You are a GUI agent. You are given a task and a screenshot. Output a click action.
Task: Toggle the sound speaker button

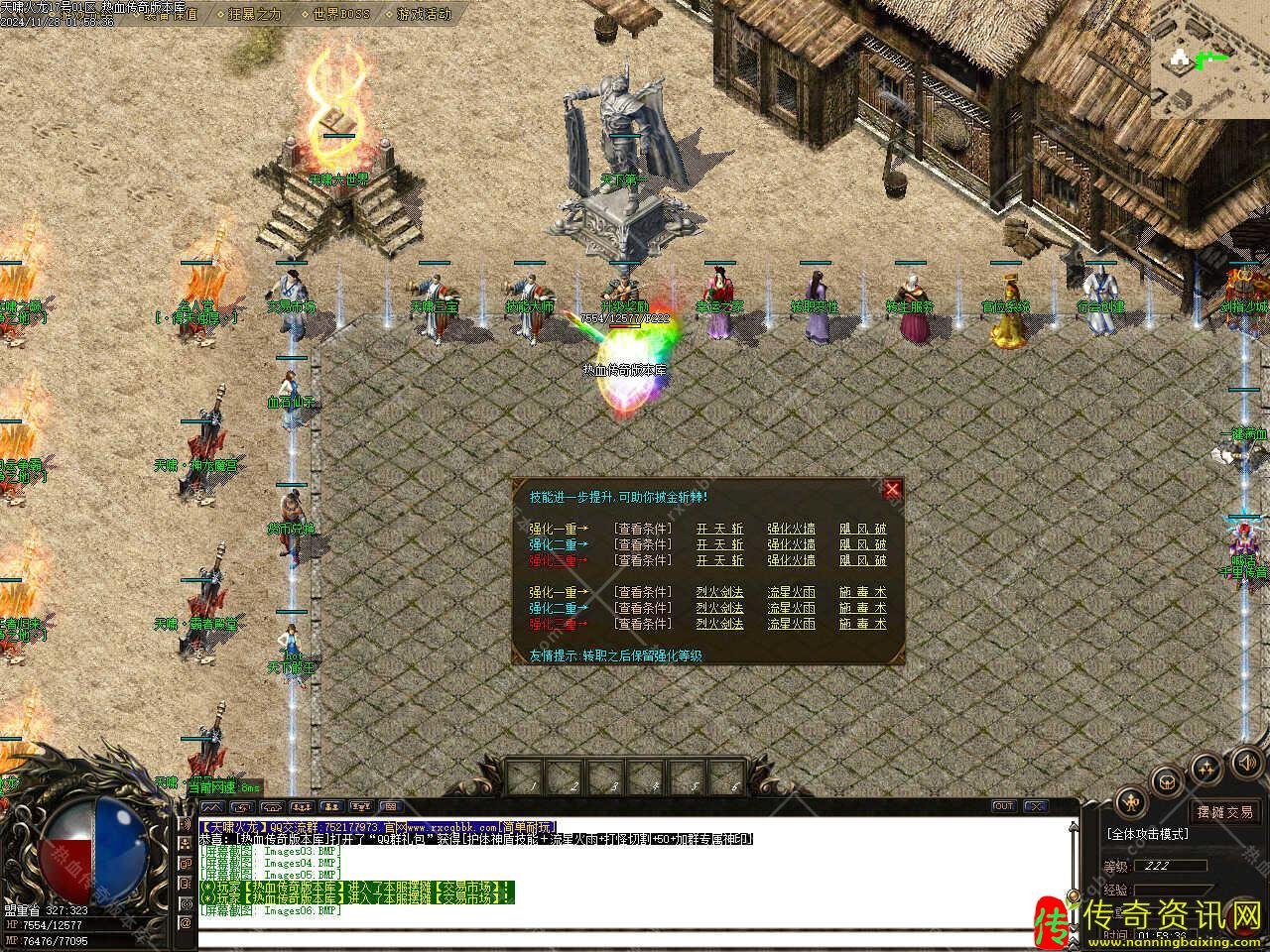tap(1246, 763)
